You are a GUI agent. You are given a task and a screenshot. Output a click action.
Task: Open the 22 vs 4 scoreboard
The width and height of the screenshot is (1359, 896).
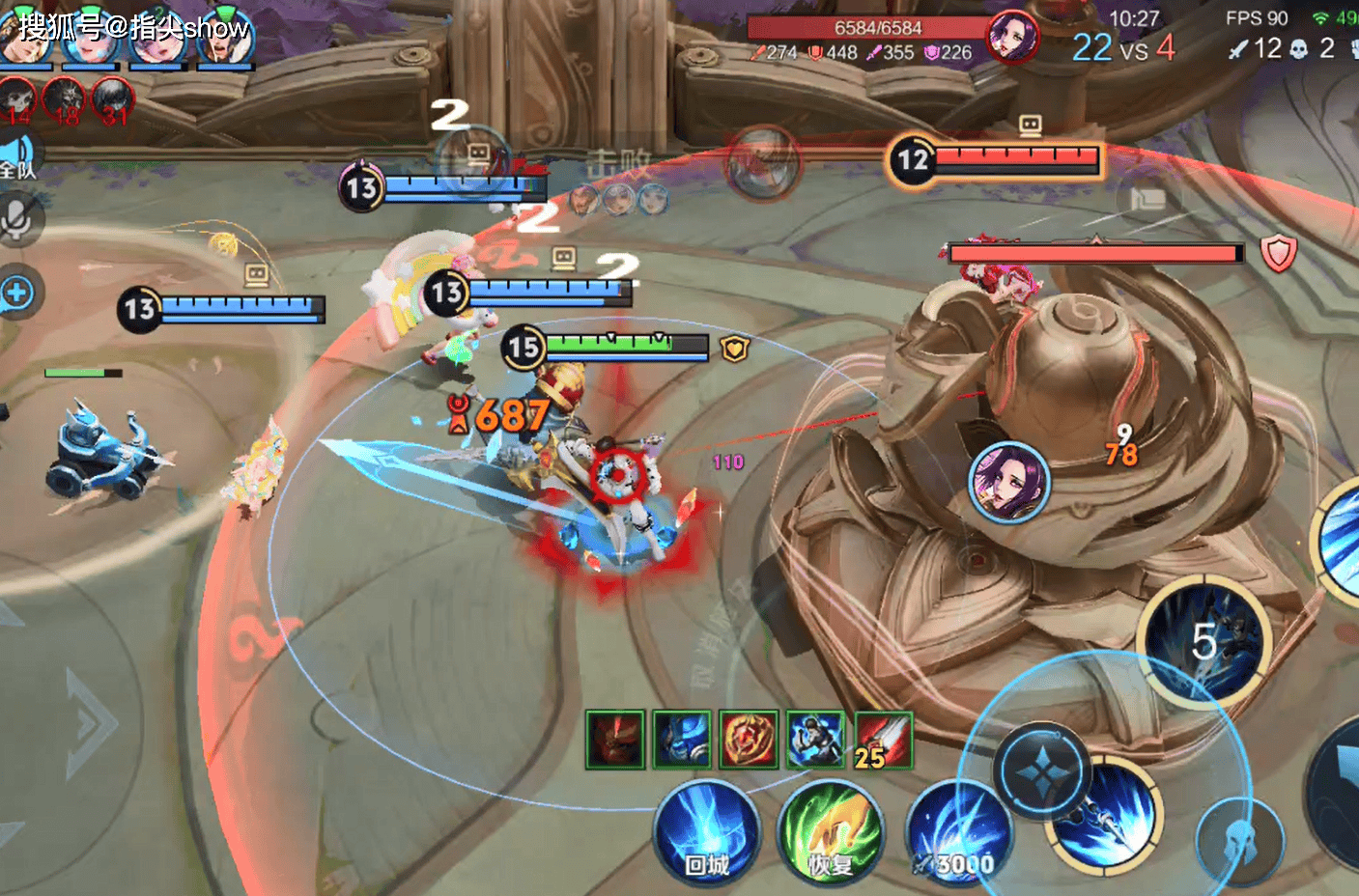[1123, 47]
